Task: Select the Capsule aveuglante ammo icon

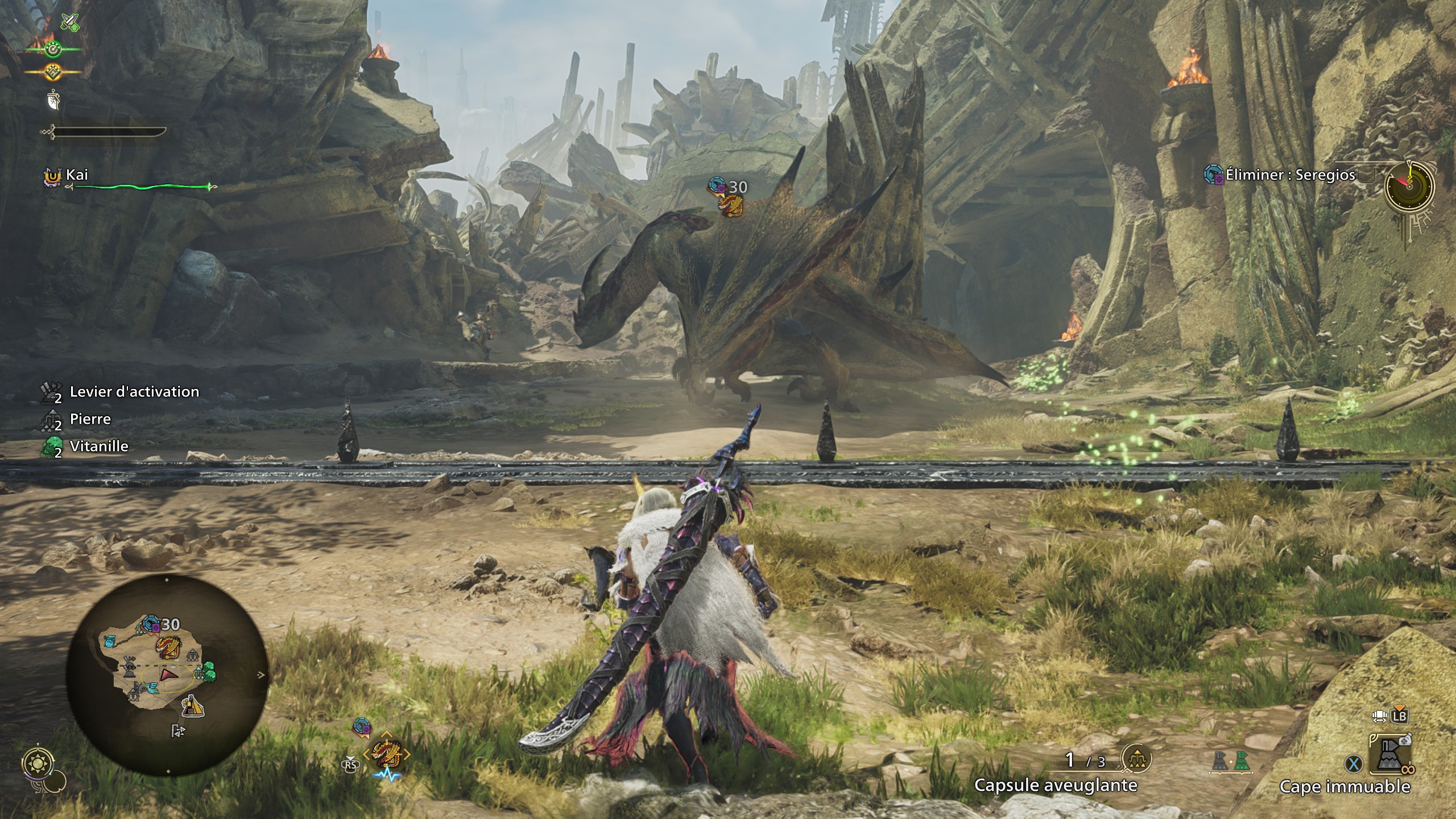Action: [1136, 759]
